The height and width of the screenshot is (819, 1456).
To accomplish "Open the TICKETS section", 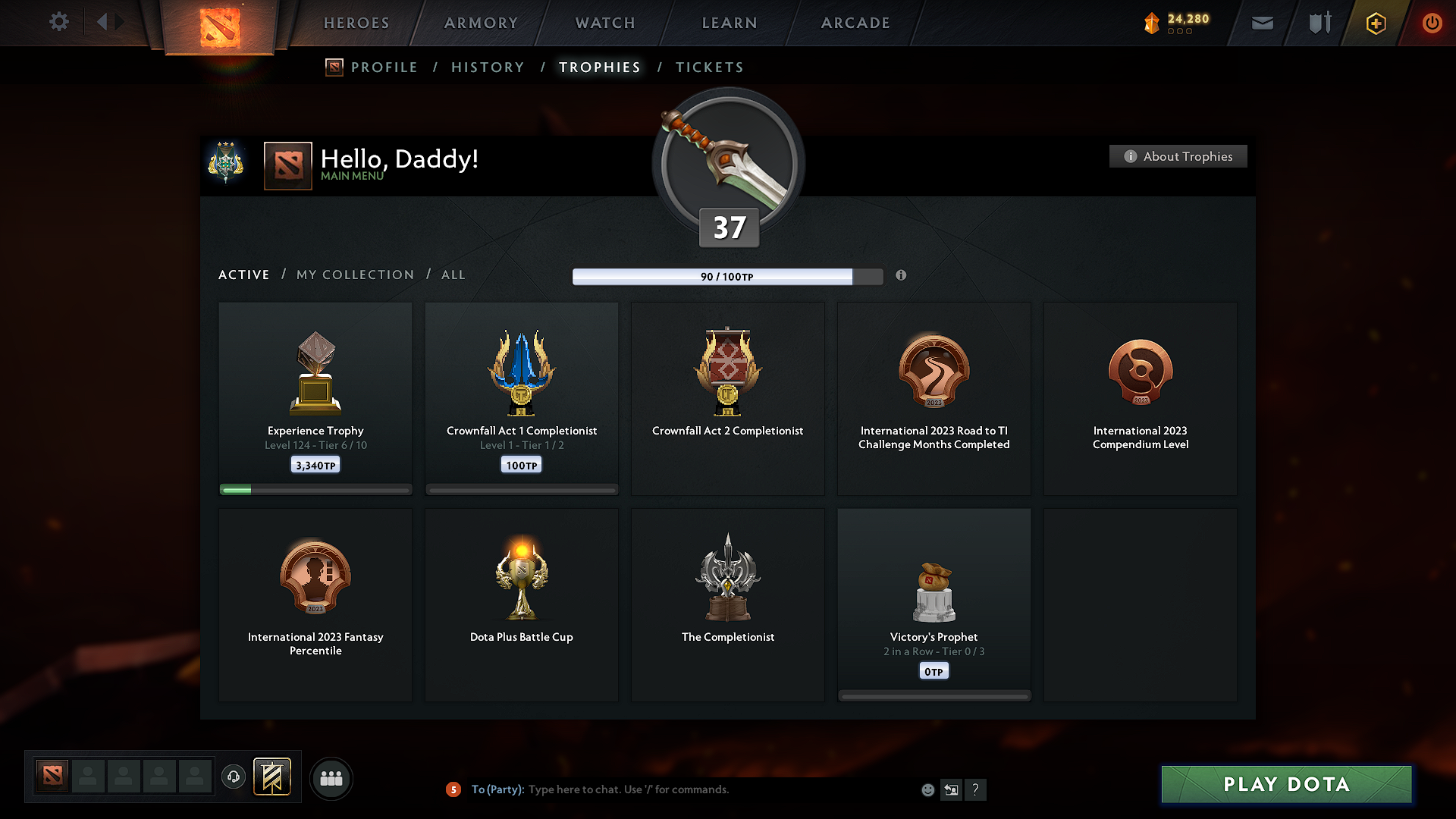I will 709,67.
